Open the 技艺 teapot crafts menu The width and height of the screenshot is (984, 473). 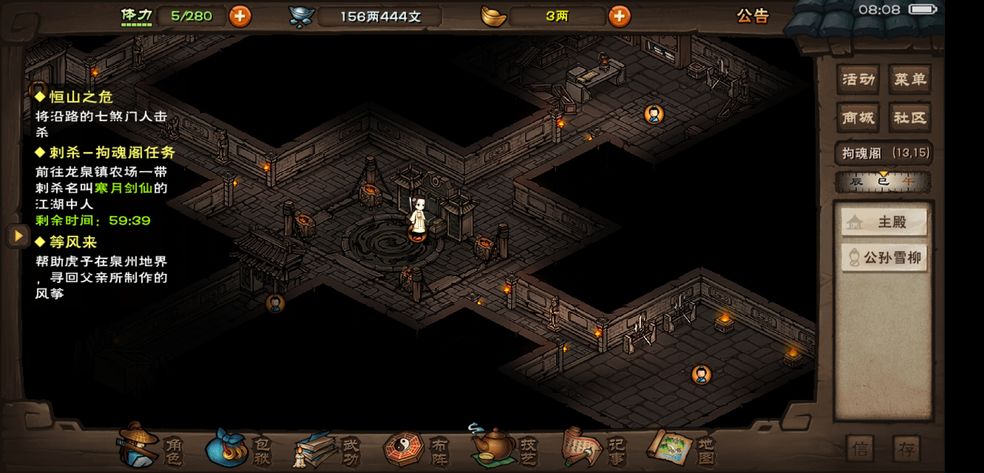[x=507, y=446]
